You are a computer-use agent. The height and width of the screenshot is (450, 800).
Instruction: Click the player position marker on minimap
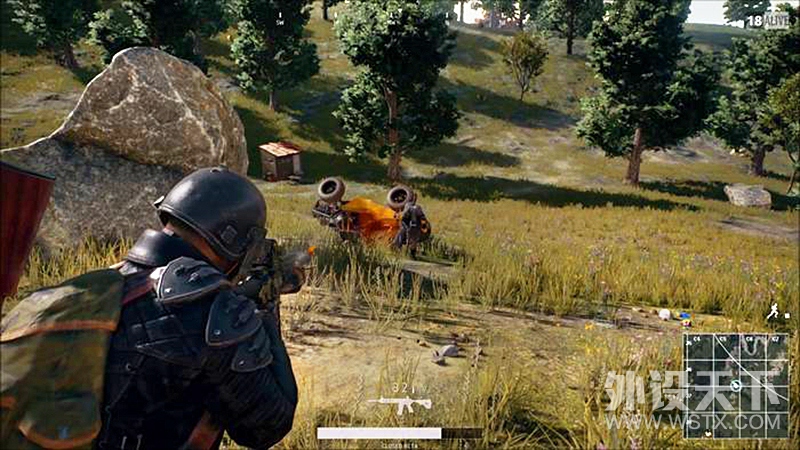tap(736, 385)
